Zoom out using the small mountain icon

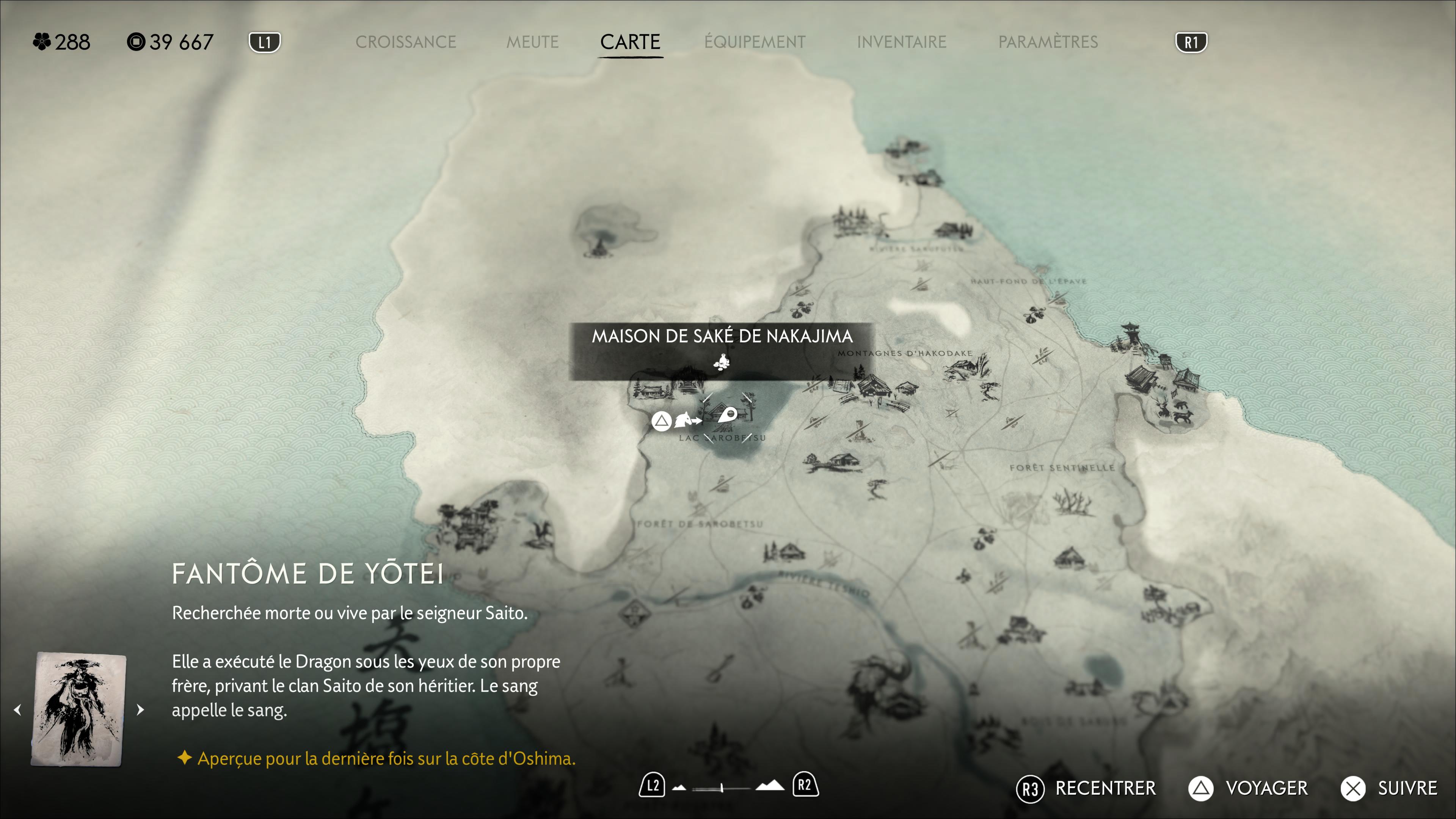[x=679, y=788]
